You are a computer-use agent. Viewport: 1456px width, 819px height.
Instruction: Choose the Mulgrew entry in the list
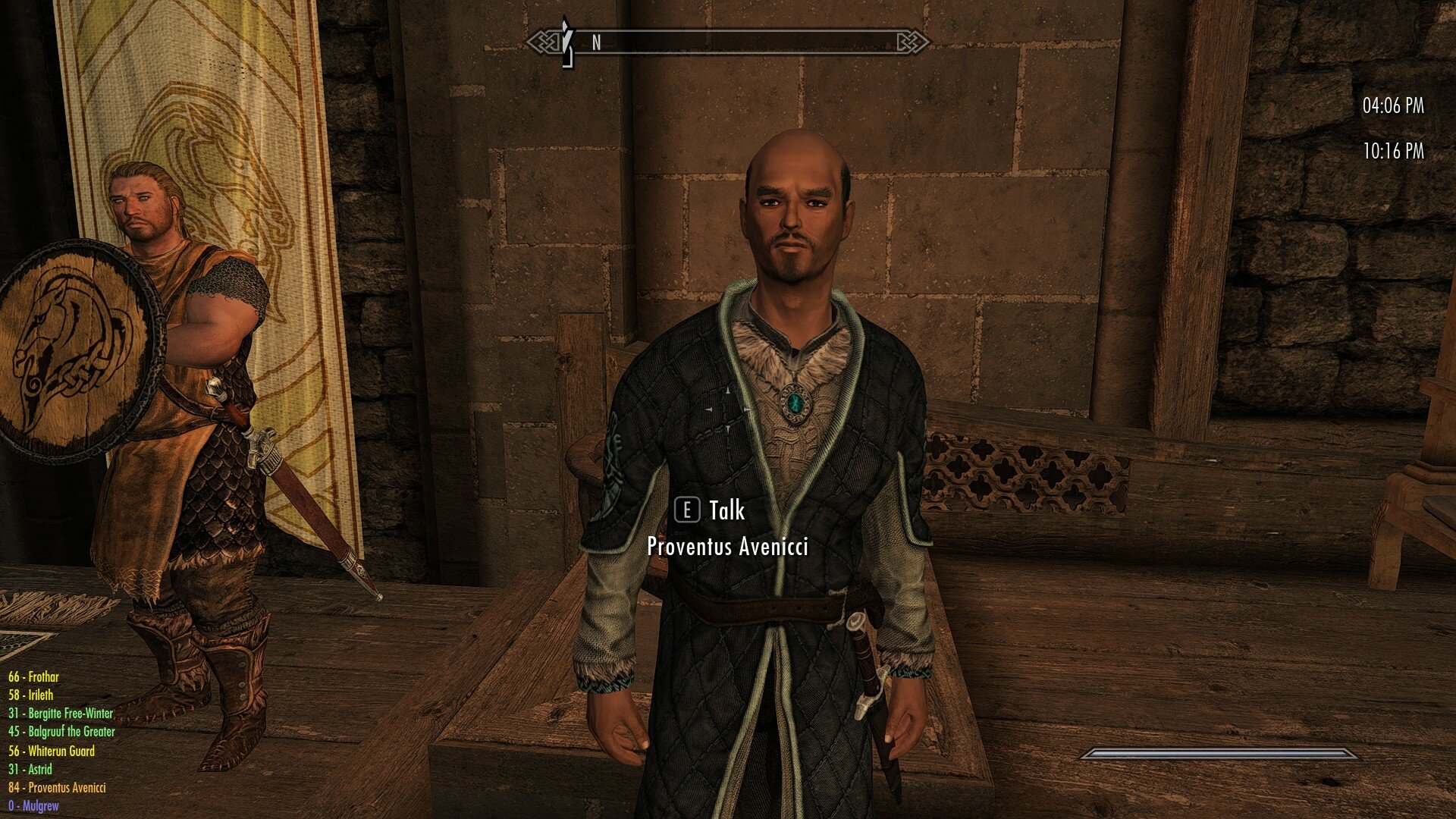[x=33, y=806]
